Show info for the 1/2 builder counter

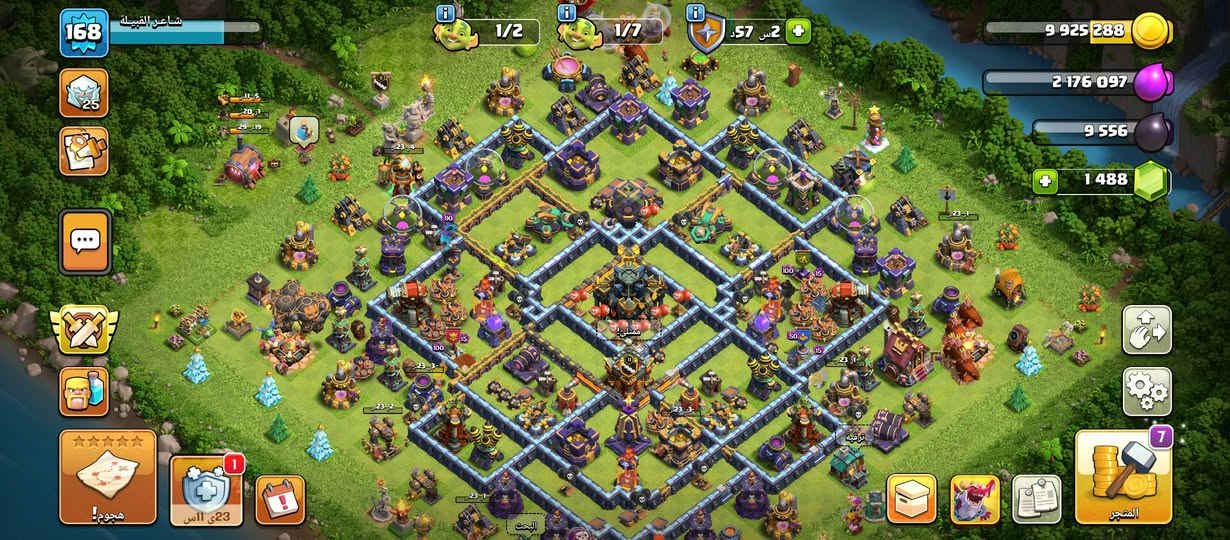tap(446, 13)
